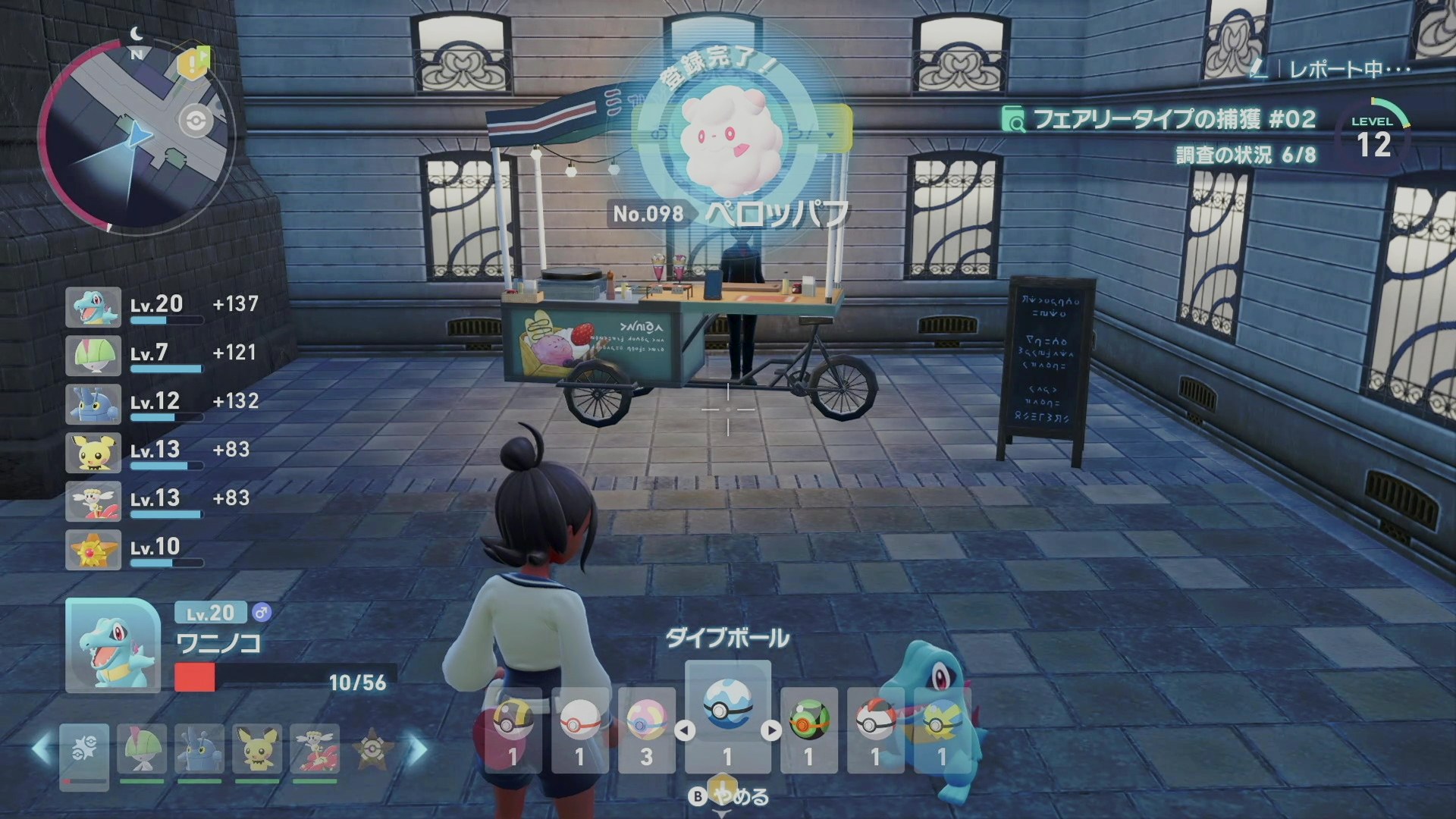This screenshot has width=1456, height=819.
Task: Click the active ワニノコ portrait
Action: click(x=113, y=645)
